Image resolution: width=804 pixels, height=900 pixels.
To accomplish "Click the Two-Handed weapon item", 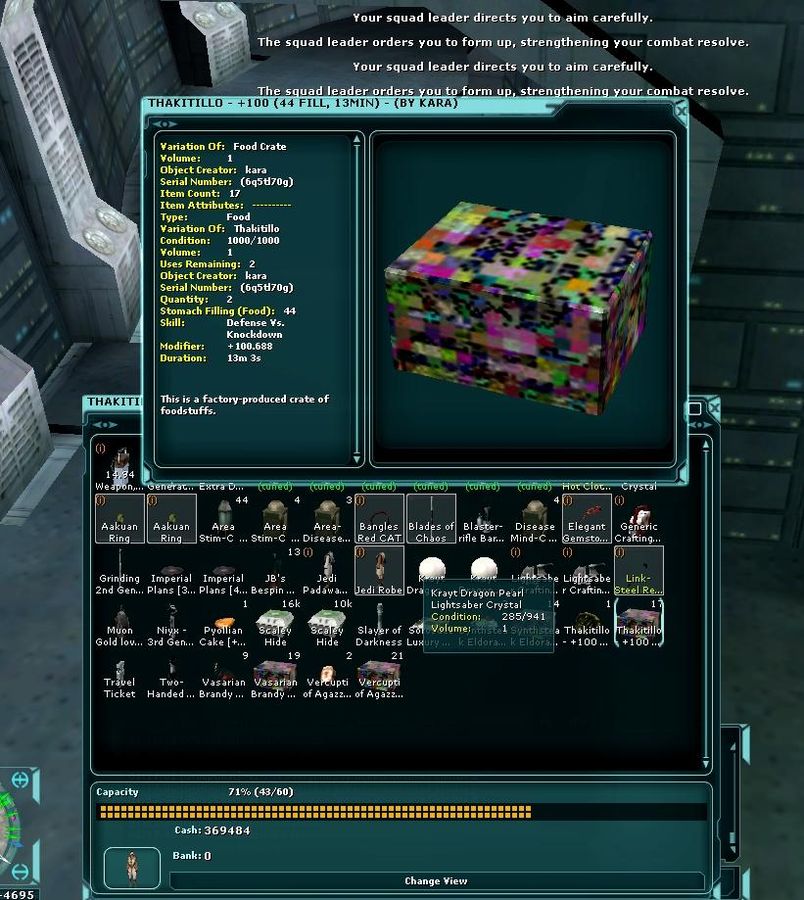I will tap(171, 675).
